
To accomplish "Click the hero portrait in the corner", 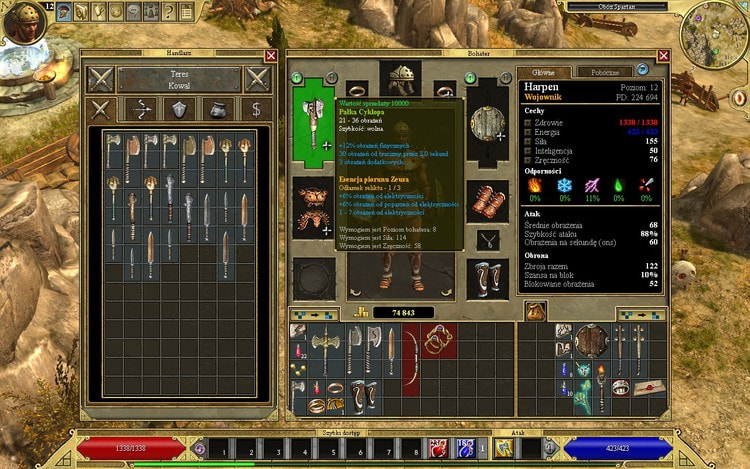I will (22, 21).
